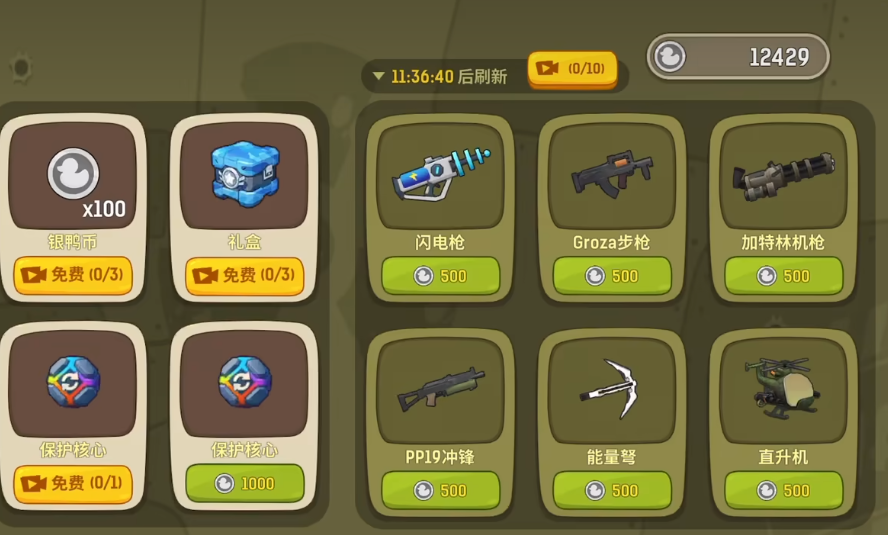Viewport: 888px width, 535px height.
Task: Purchase the Groza步枪 for 500
Action: pyautogui.click(x=612, y=276)
